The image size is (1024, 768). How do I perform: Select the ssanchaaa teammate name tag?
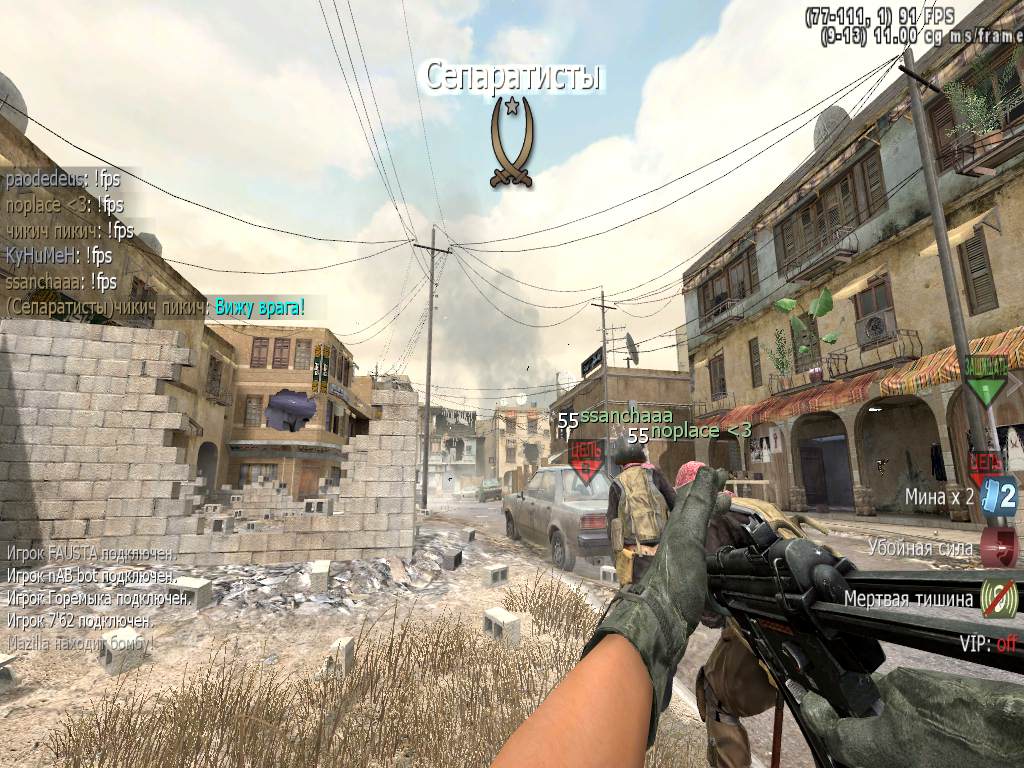621,414
